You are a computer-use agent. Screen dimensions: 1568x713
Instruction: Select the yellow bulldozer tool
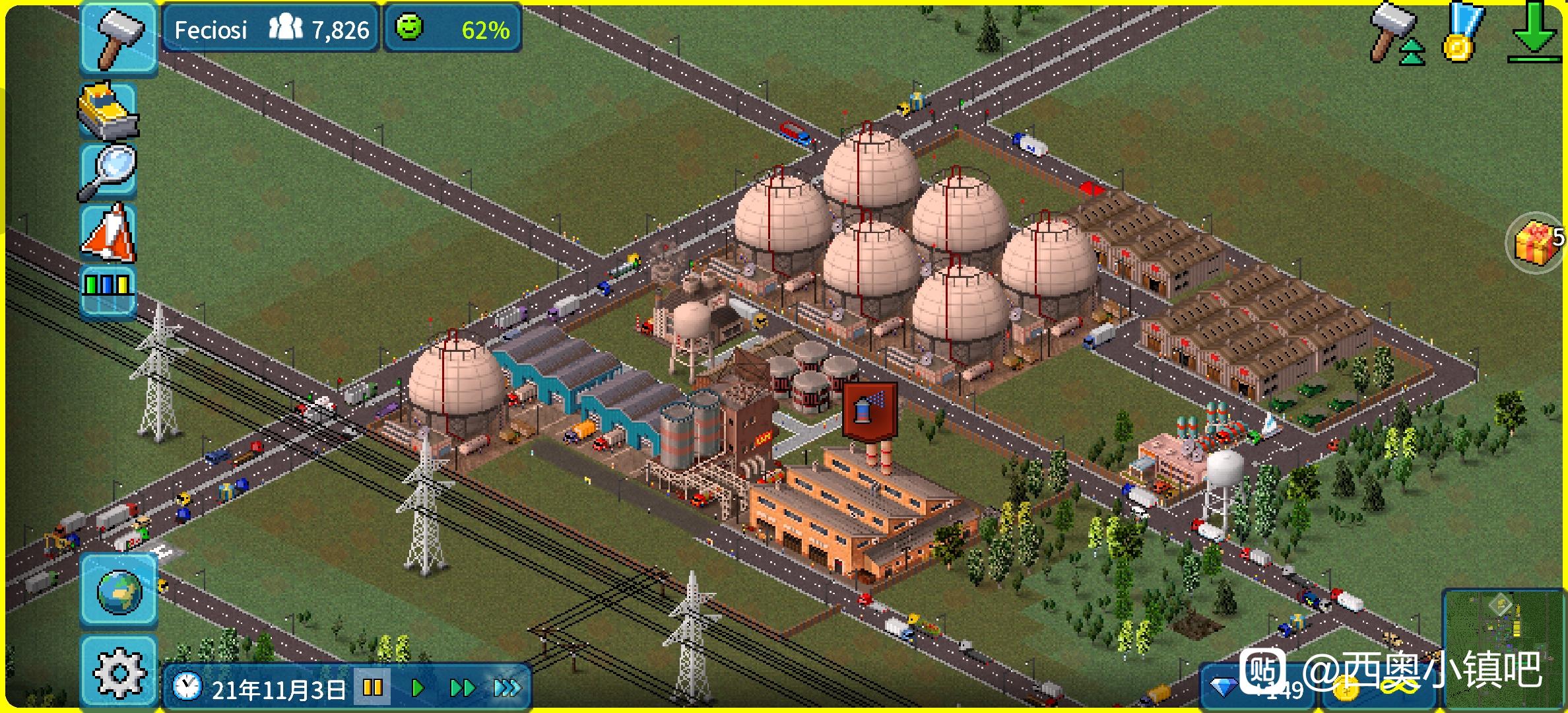(108, 111)
